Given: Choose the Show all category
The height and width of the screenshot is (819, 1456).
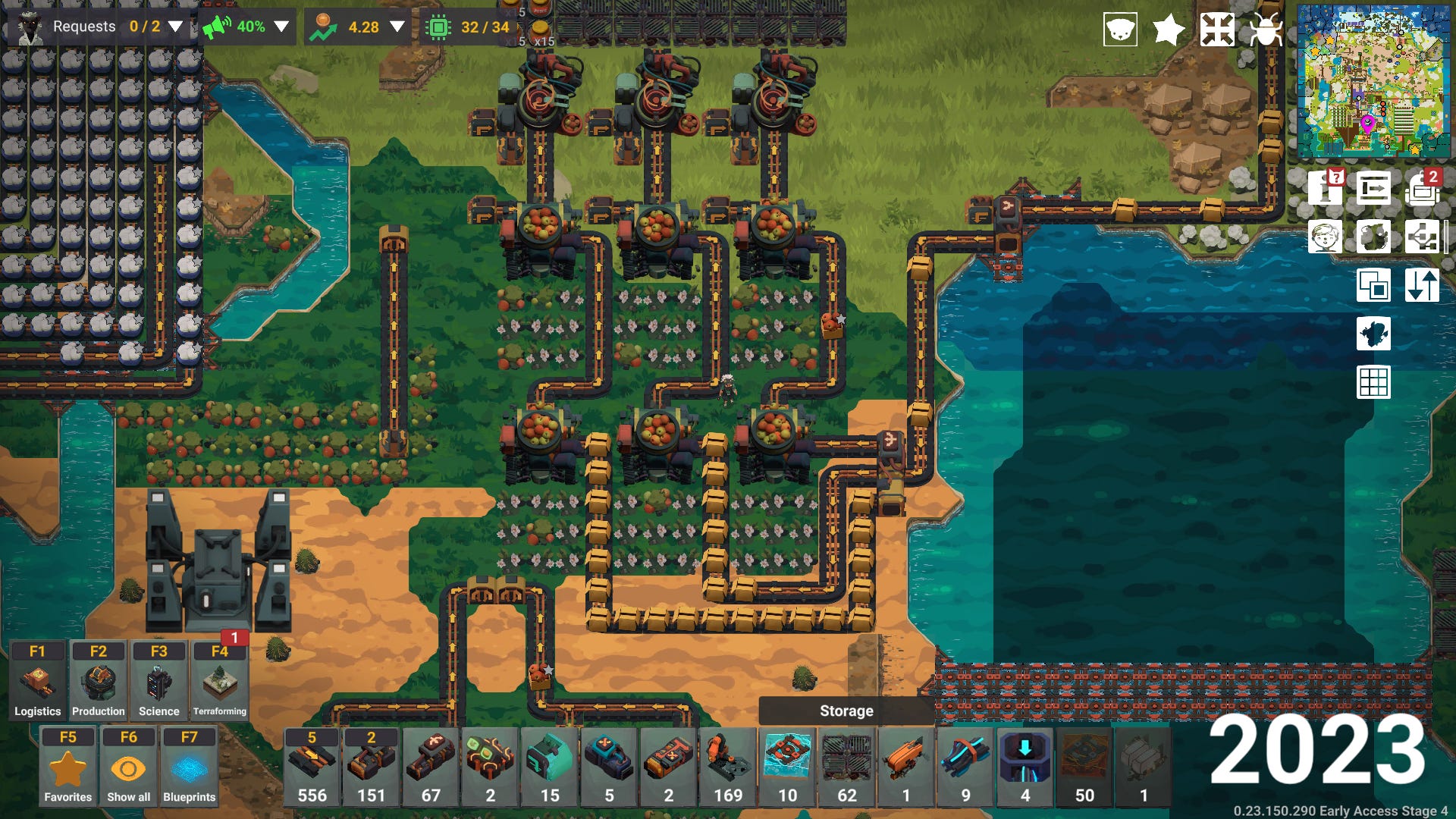Looking at the screenshot, I should click(x=128, y=767).
